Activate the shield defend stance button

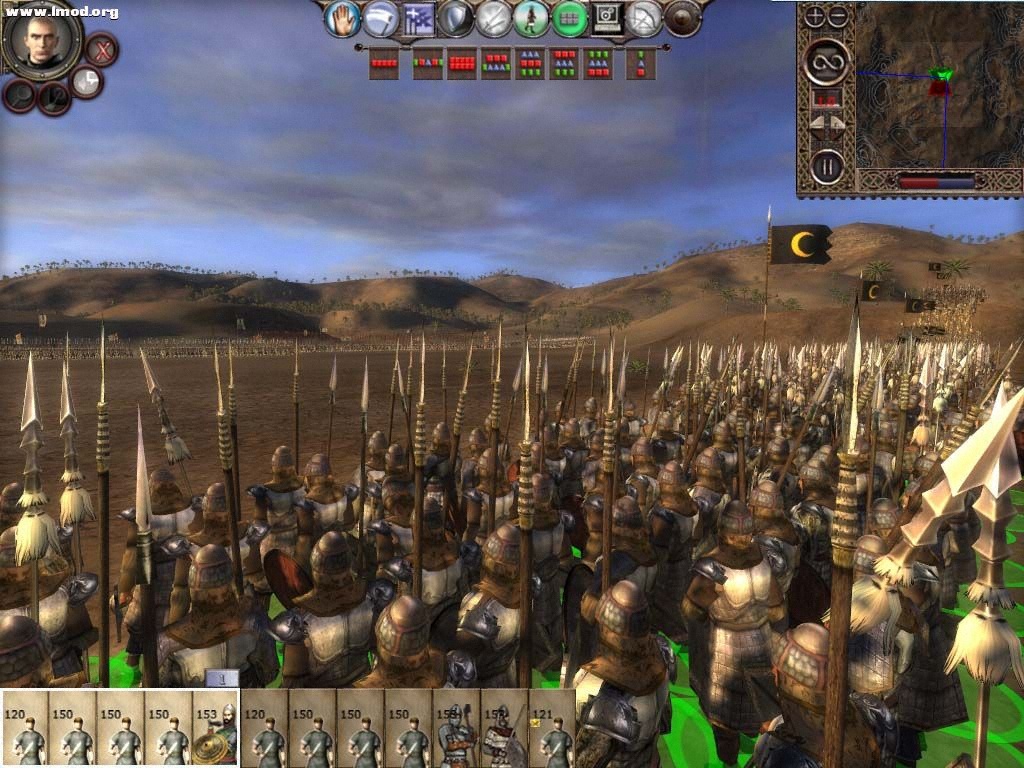(456, 18)
